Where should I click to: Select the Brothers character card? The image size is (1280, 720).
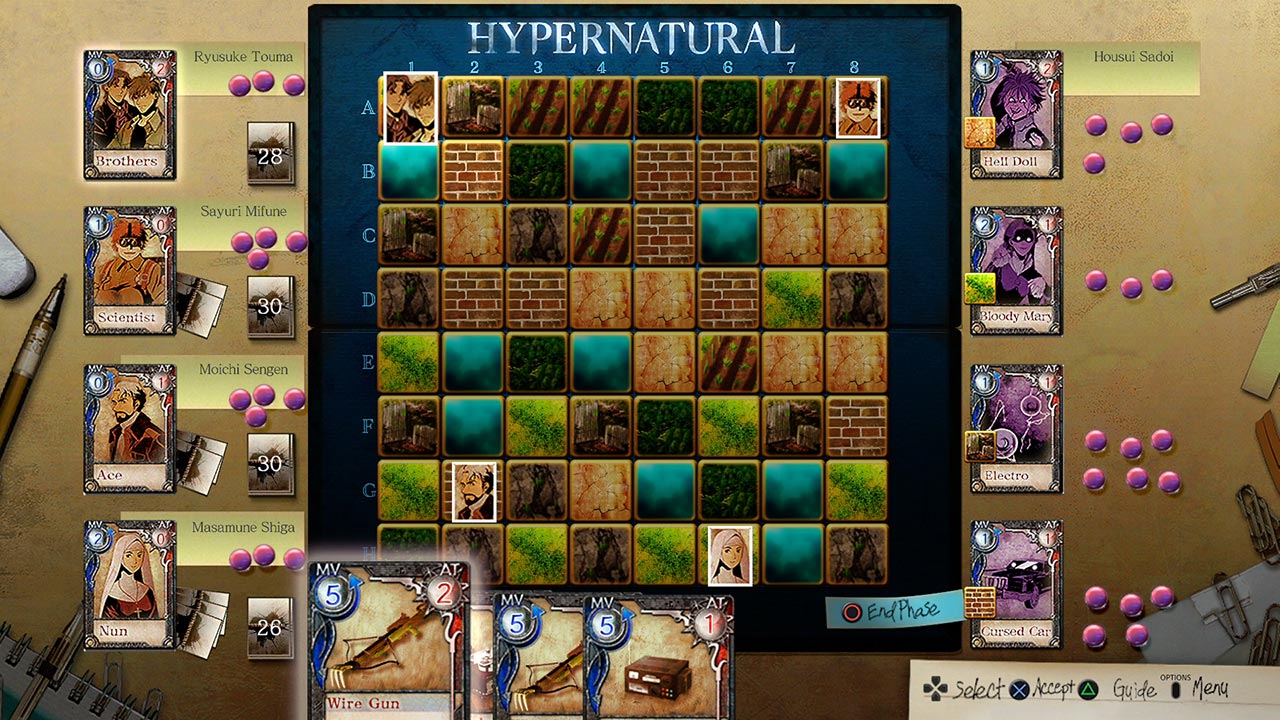pos(129,120)
